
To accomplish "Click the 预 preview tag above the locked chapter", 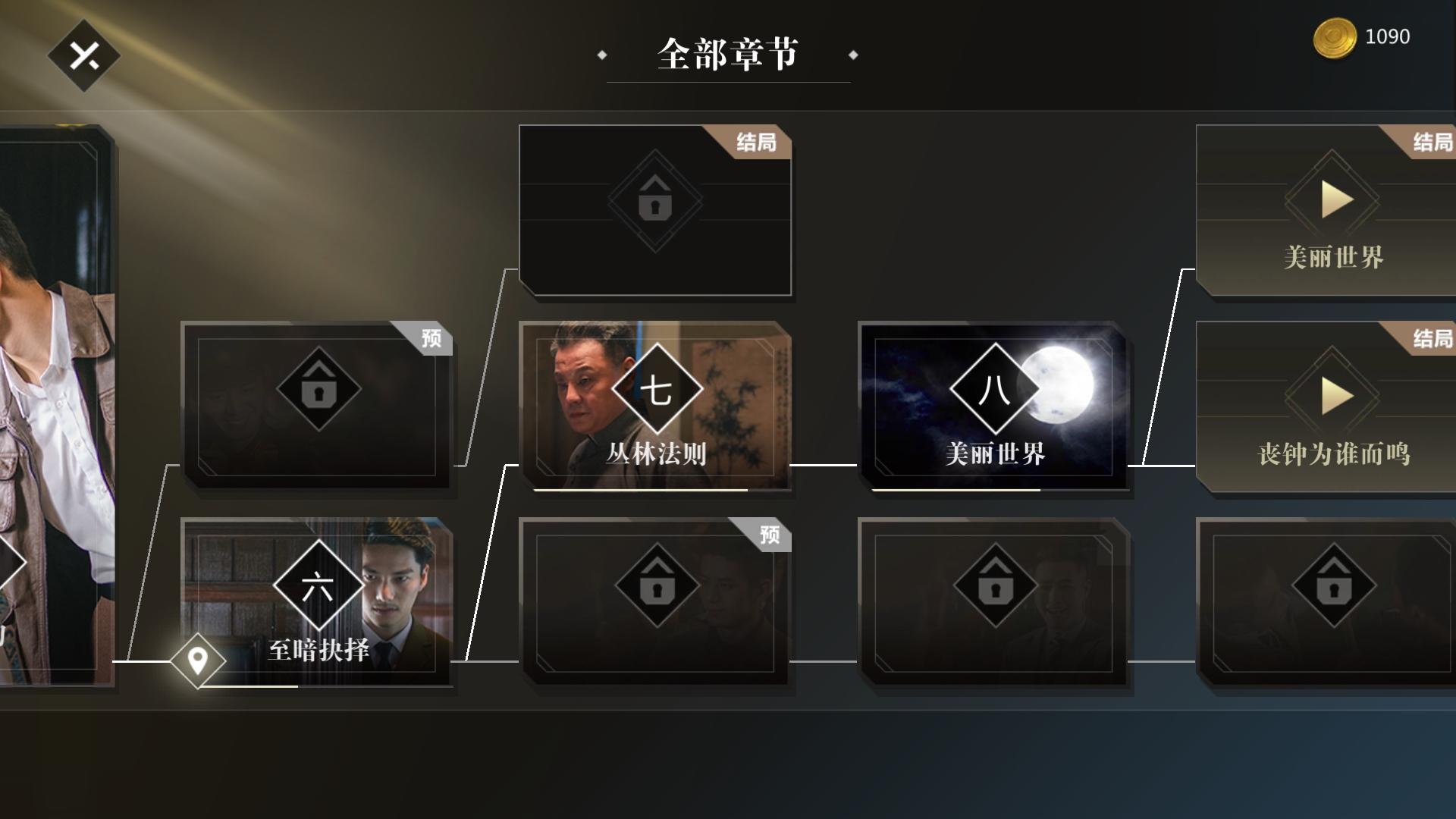I will pyautogui.click(x=430, y=340).
